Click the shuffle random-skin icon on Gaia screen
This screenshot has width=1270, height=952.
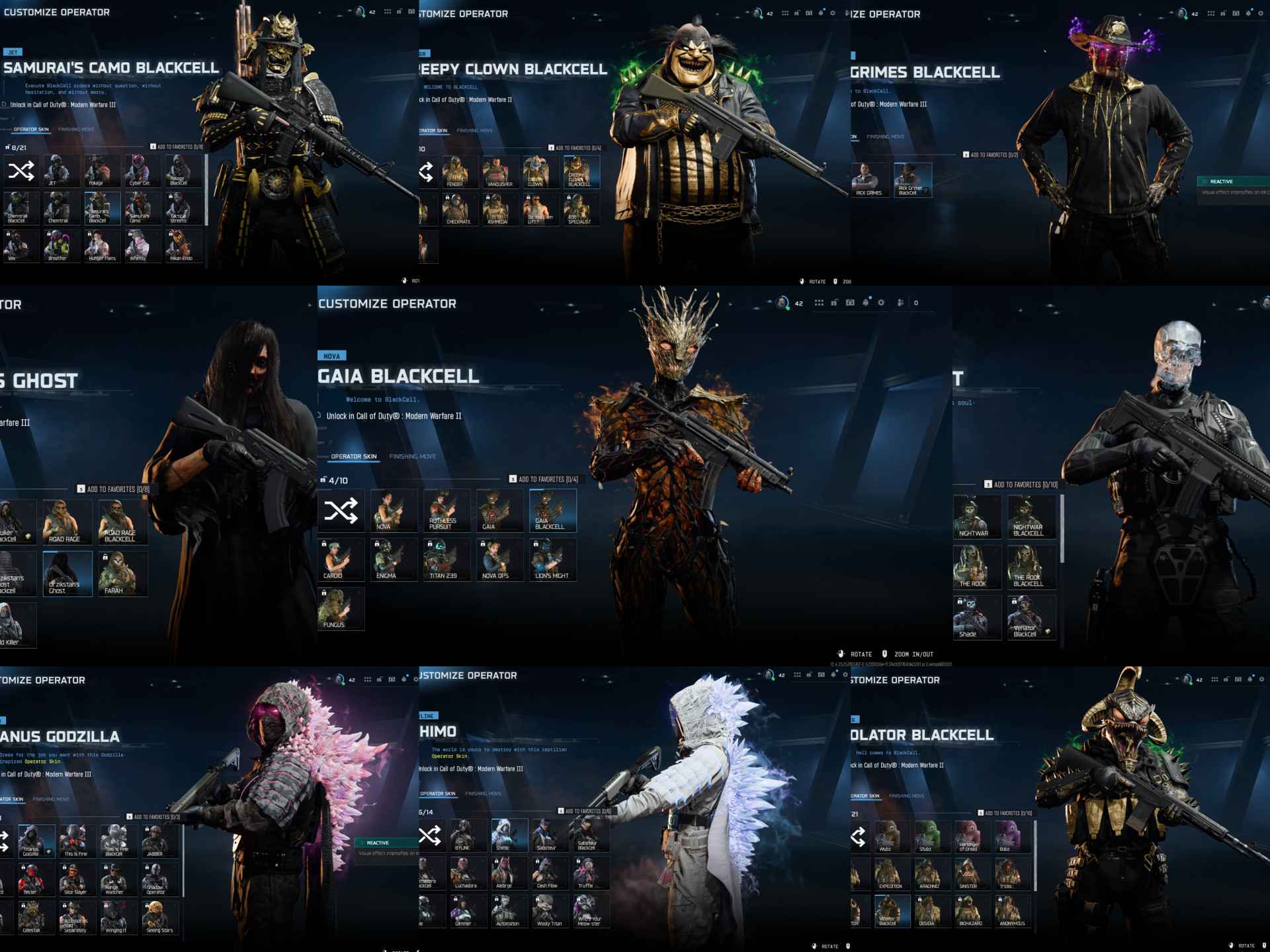(x=341, y=512)
